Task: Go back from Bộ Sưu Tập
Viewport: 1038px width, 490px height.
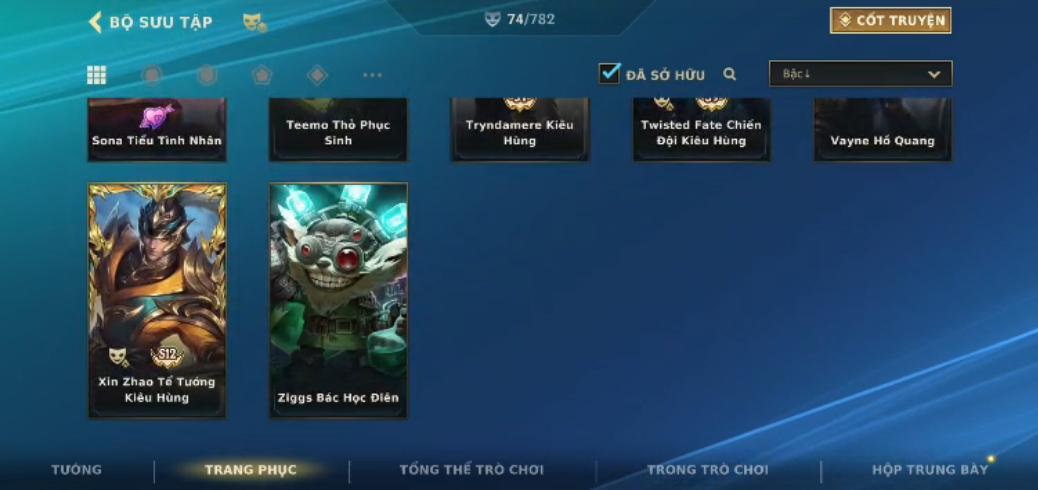Action: pos(96,22)
